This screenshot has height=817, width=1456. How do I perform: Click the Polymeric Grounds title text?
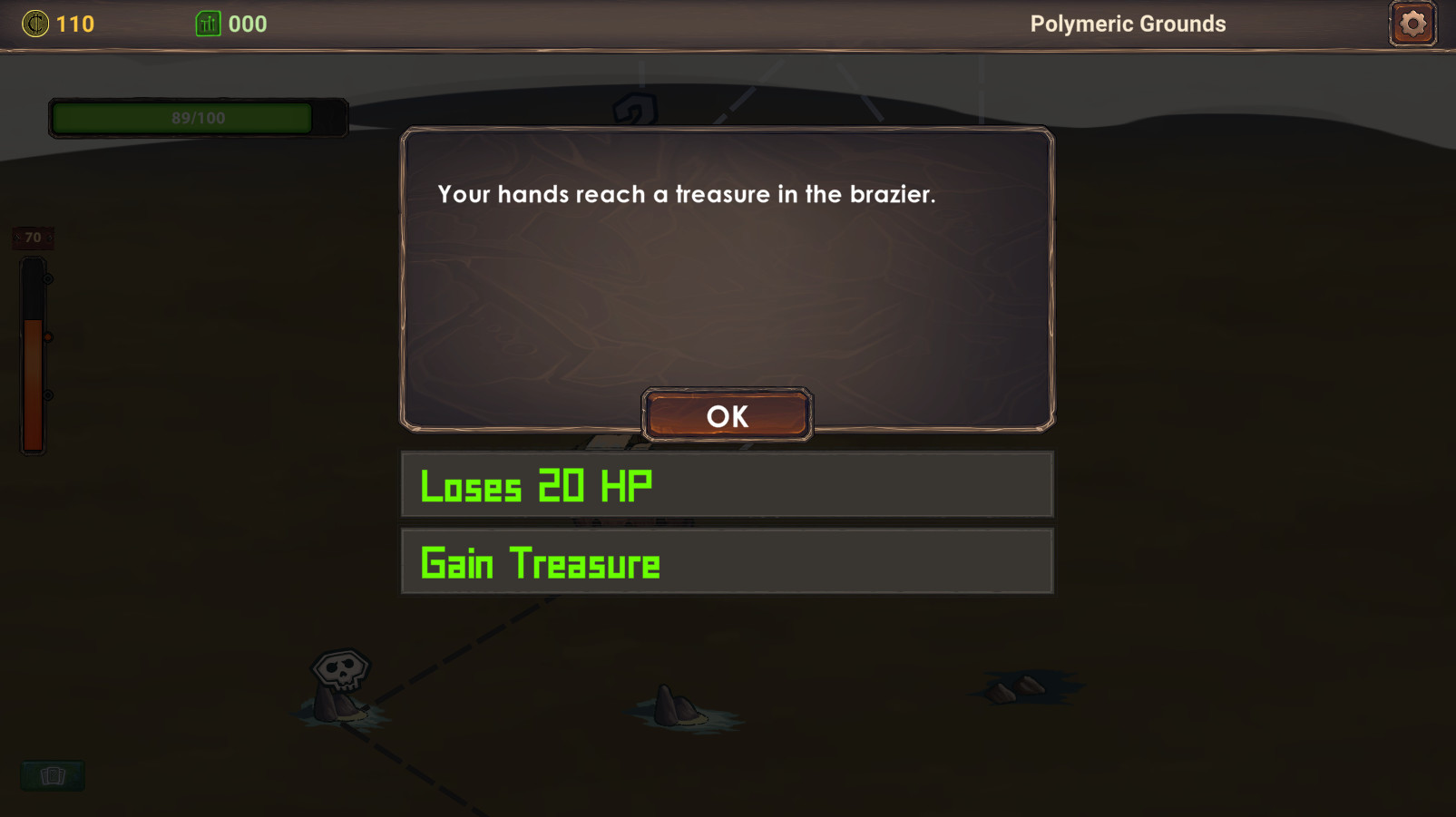tap(1128, 24)
